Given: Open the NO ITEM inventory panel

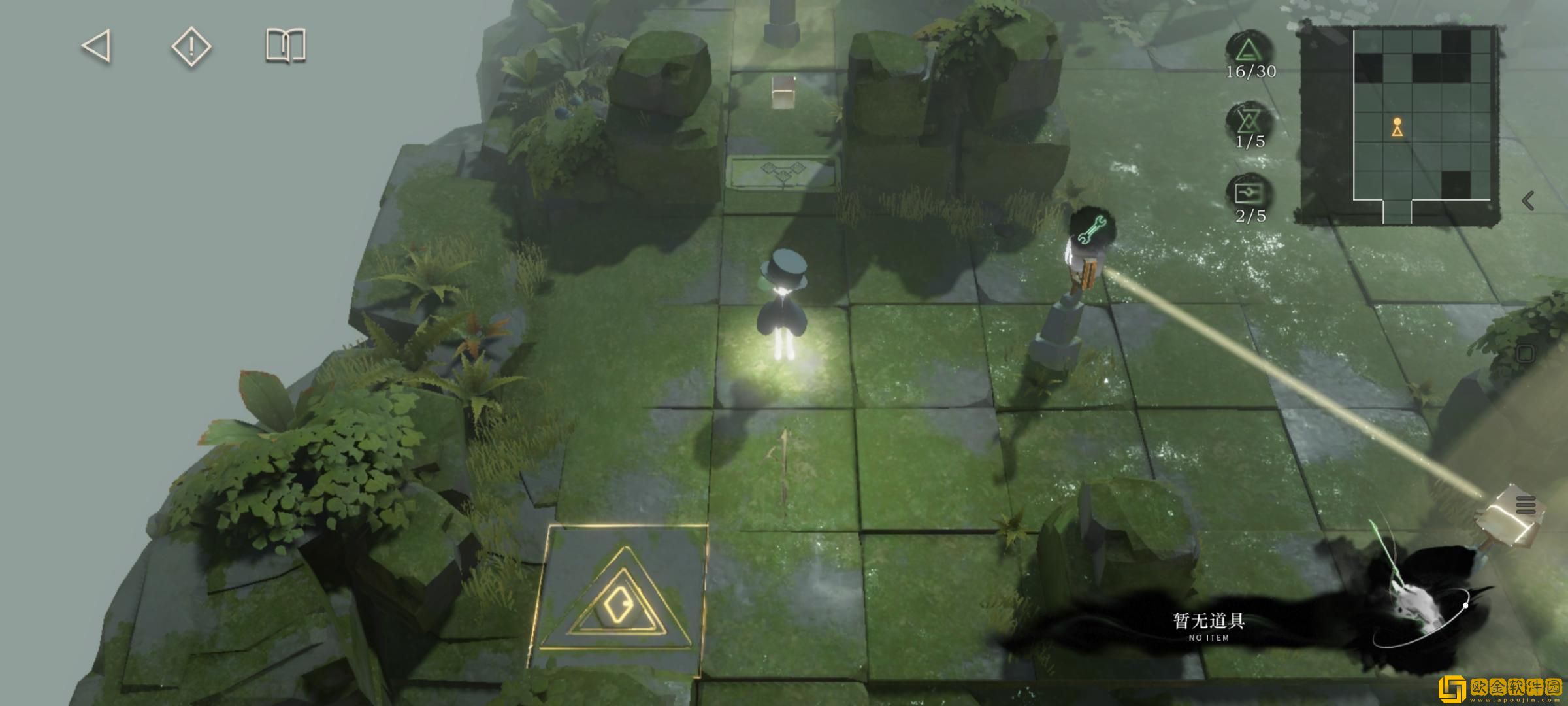Looking at the screenshot, I should (1209, 624).
